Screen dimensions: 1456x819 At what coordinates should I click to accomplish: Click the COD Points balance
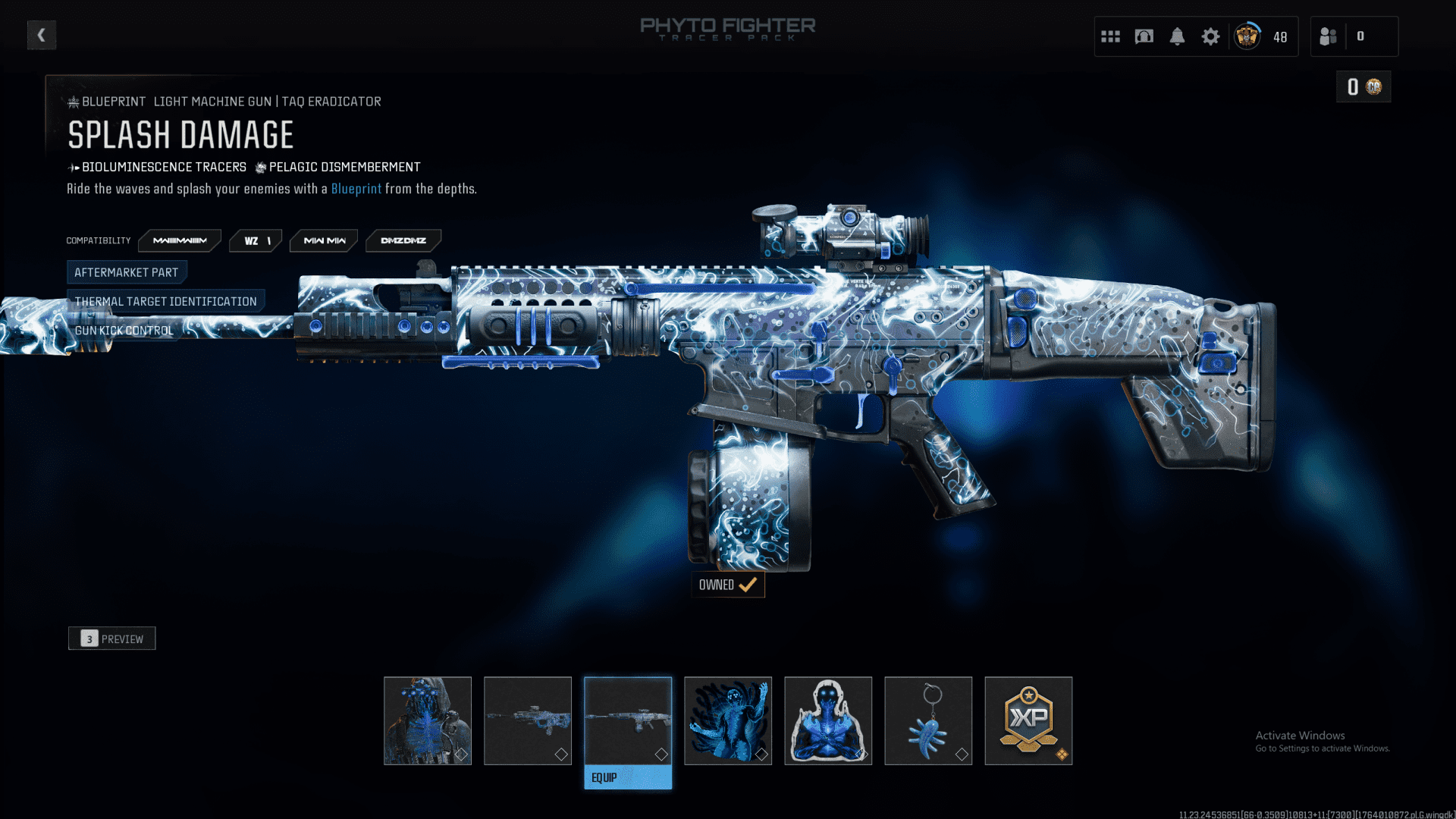(1363, 87)
